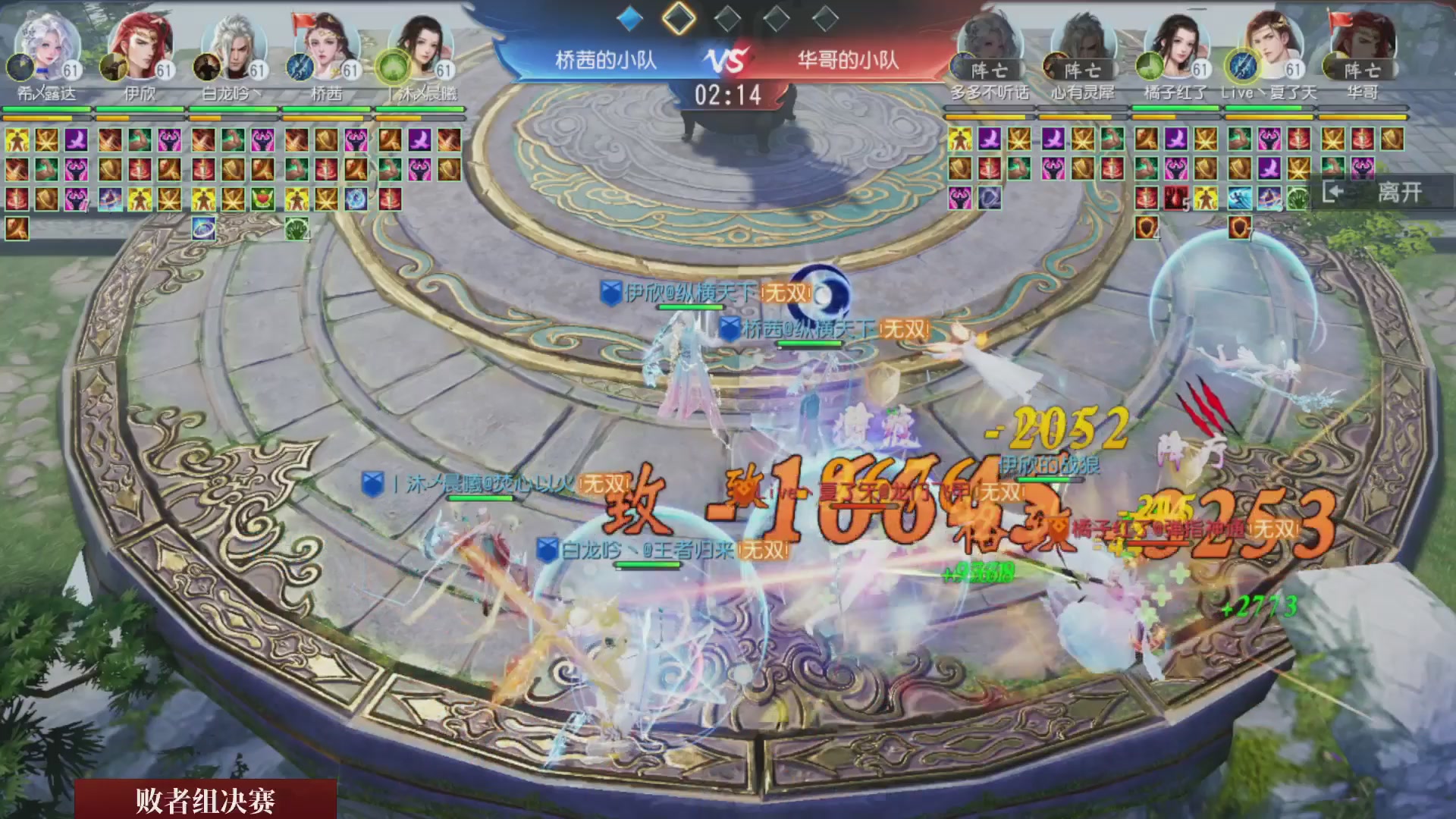Click the match timer showing 02:14
Screen dimensions: 1456x819
point(730,94)
